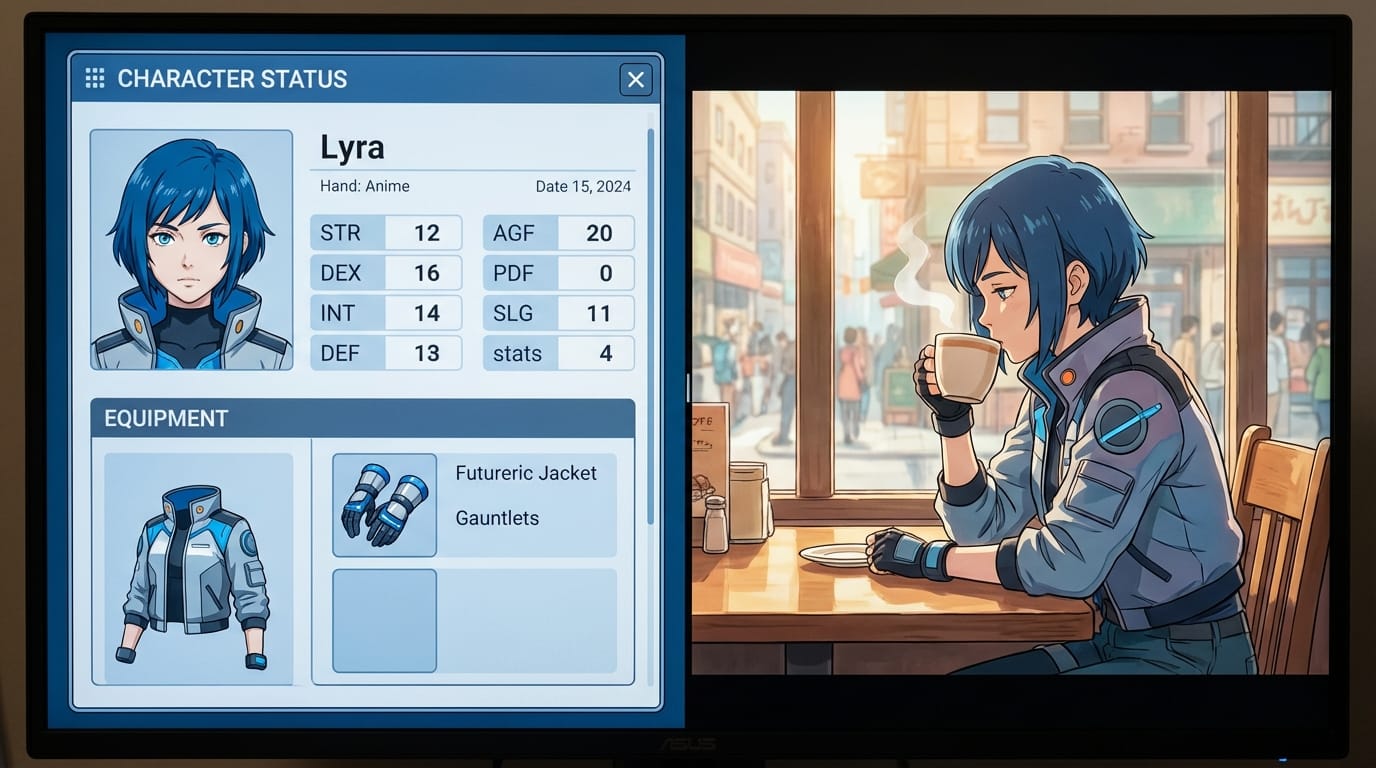Screen dimensions: 1376x768
Task: Switch to the Character Status tab
Action: [x=233, y=79]
